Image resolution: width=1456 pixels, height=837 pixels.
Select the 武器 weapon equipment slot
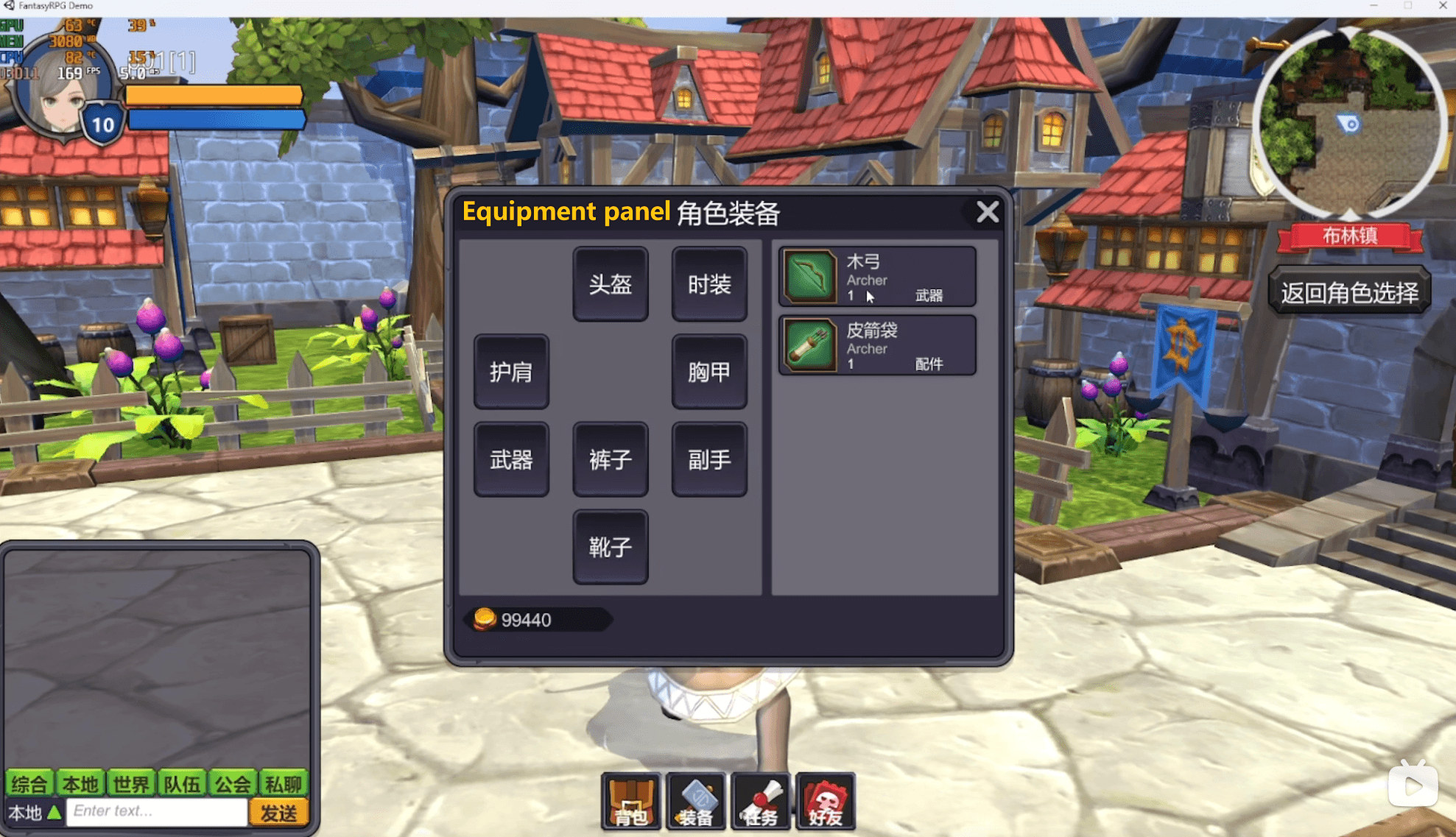pos(511,459)
